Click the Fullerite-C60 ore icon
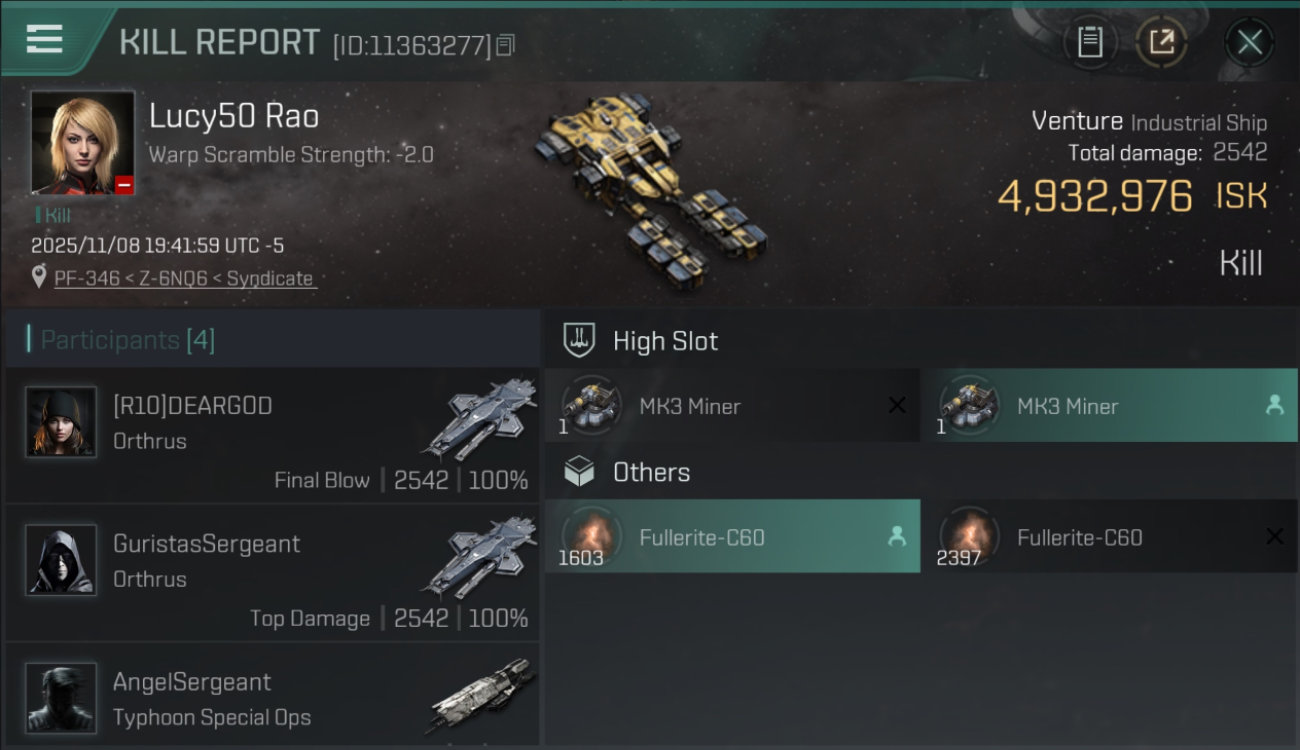The height and width of the screenshot is (750, 1300). coord(591,536)
